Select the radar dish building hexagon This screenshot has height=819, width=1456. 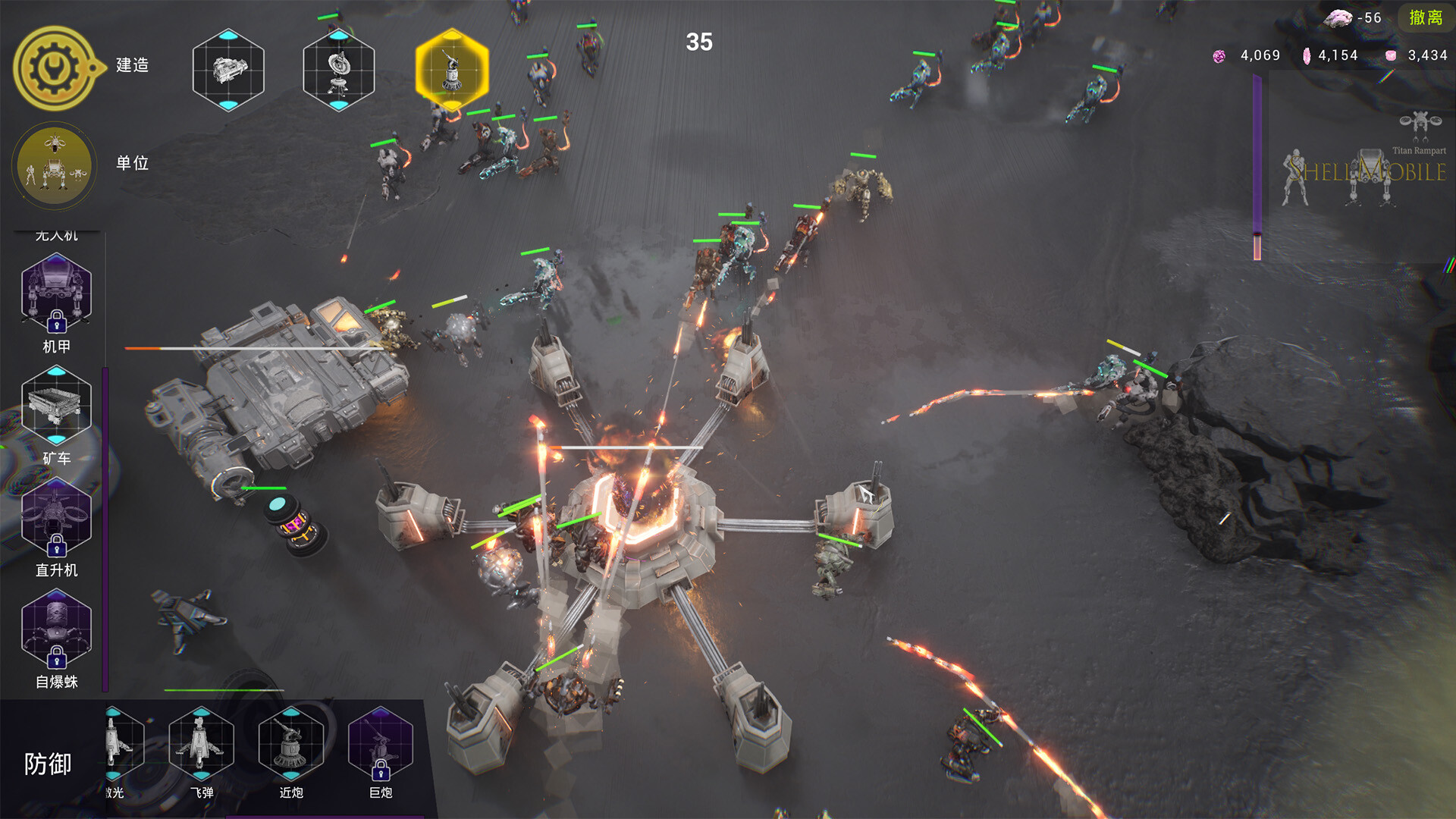click(338, 70)
